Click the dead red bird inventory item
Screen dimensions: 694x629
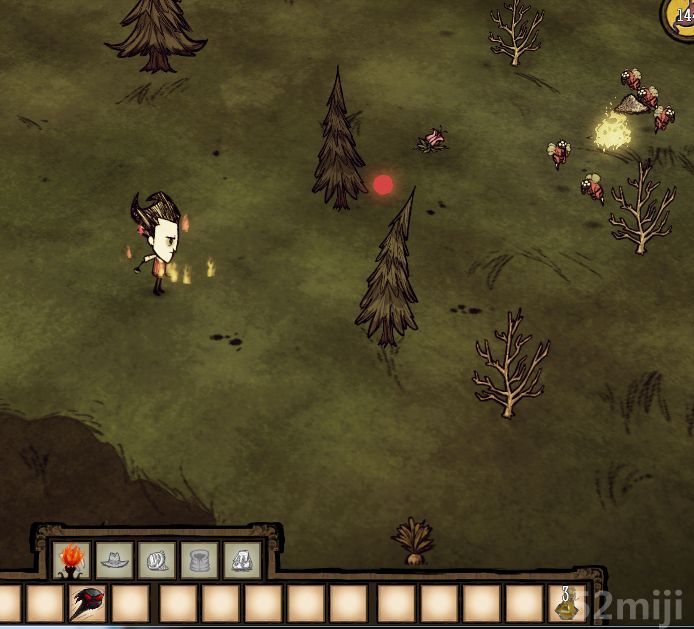tap(88, 603)
